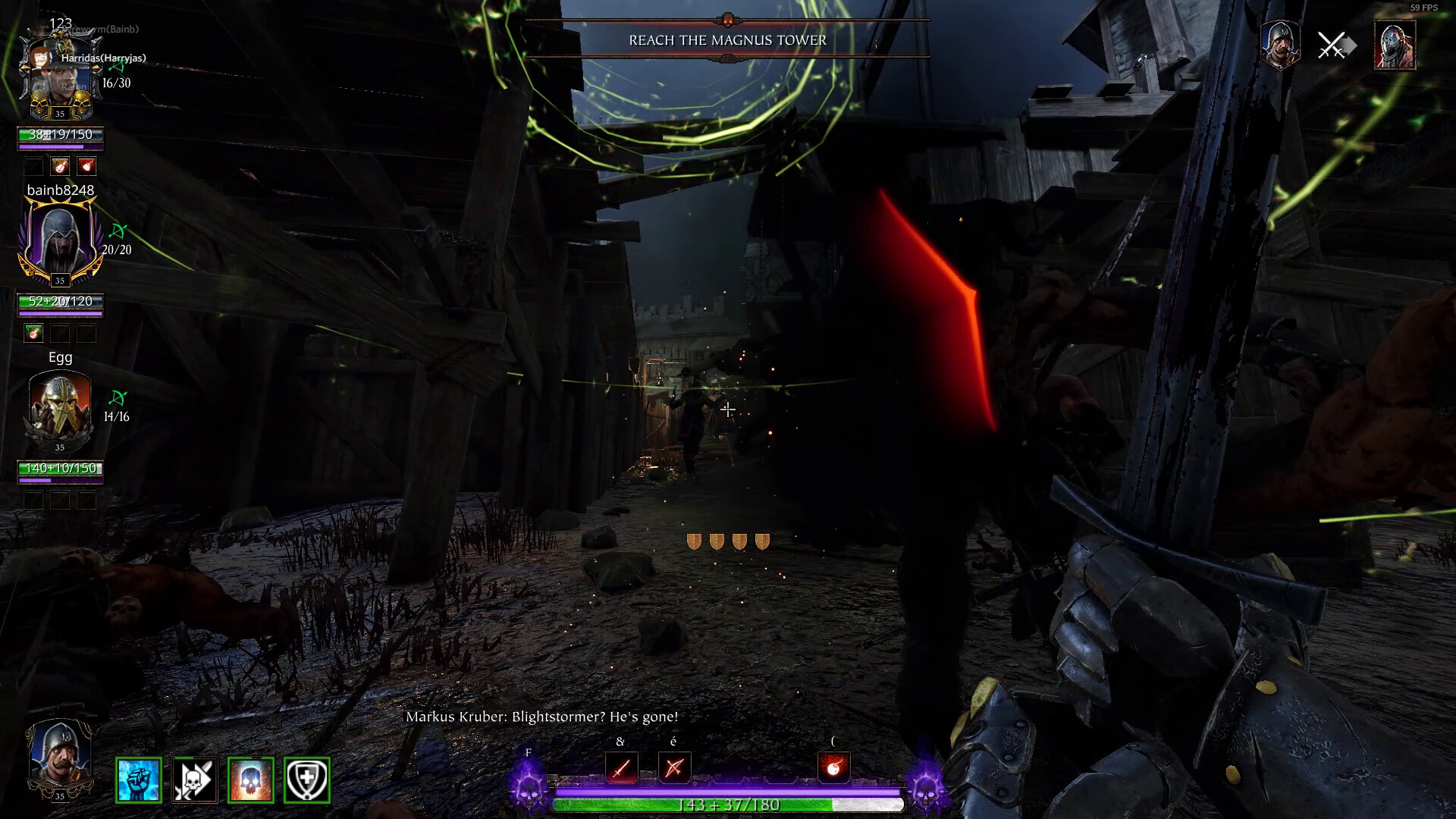The height and width of the screenshot is (819, 1456).
Task: Click the killer portrait in the kill feed
Action: 1280,45
